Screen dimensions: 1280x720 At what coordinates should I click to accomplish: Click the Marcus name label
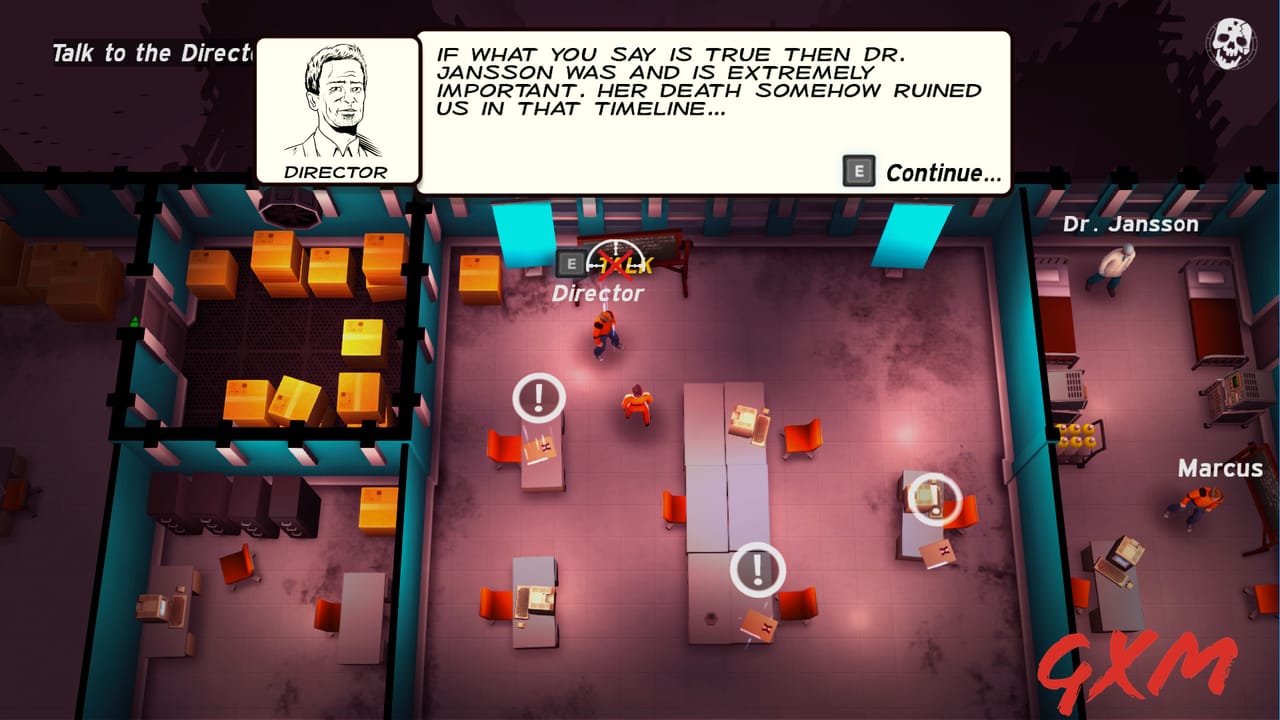click(x=1221, y=467)
